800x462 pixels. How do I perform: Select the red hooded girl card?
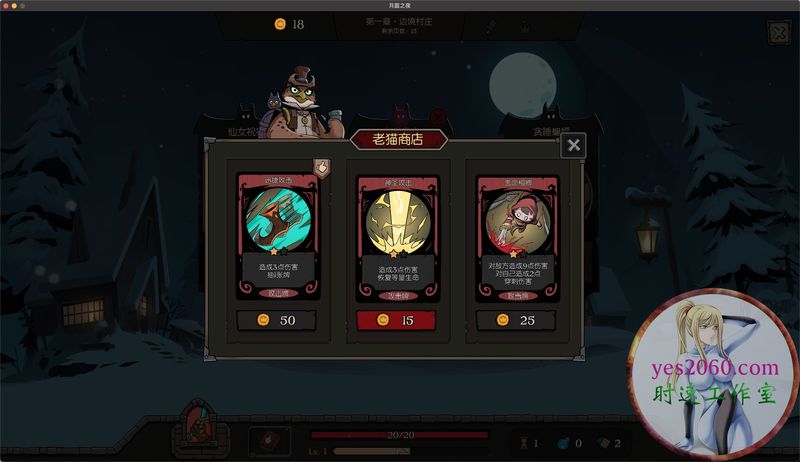(516, 235)
